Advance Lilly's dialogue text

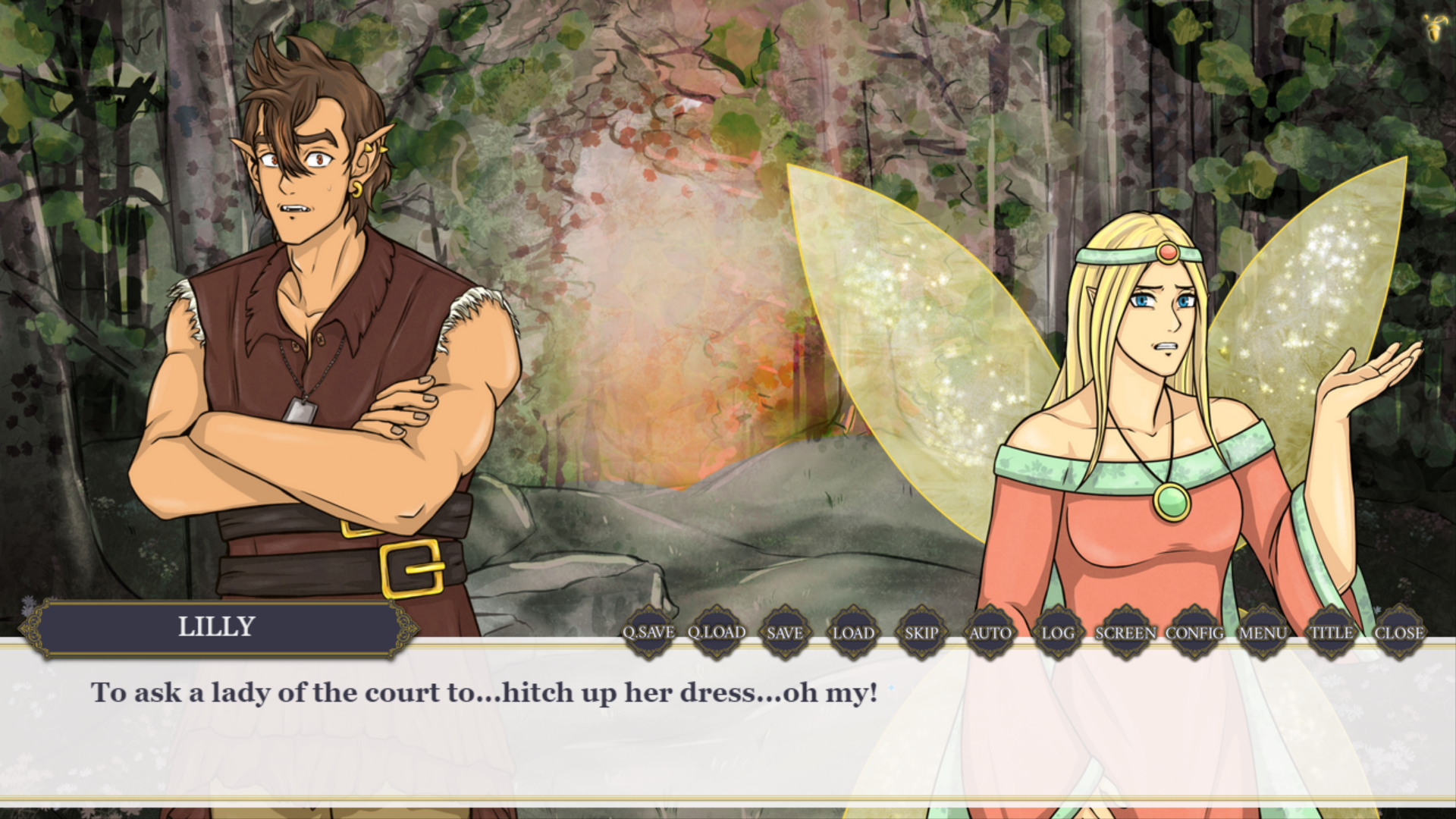485,728
